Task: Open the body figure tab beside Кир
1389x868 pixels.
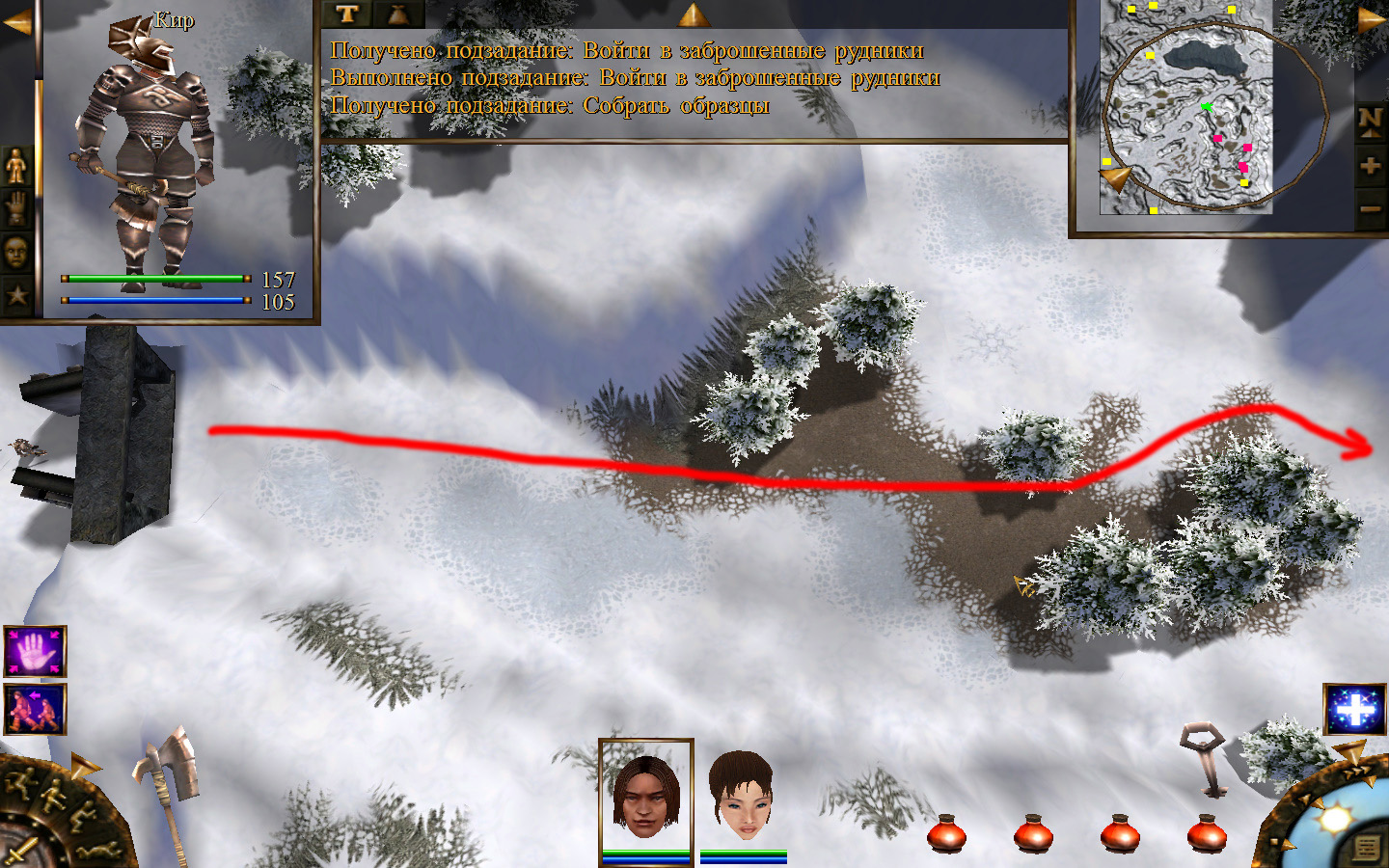Action: tap(16, 166)
